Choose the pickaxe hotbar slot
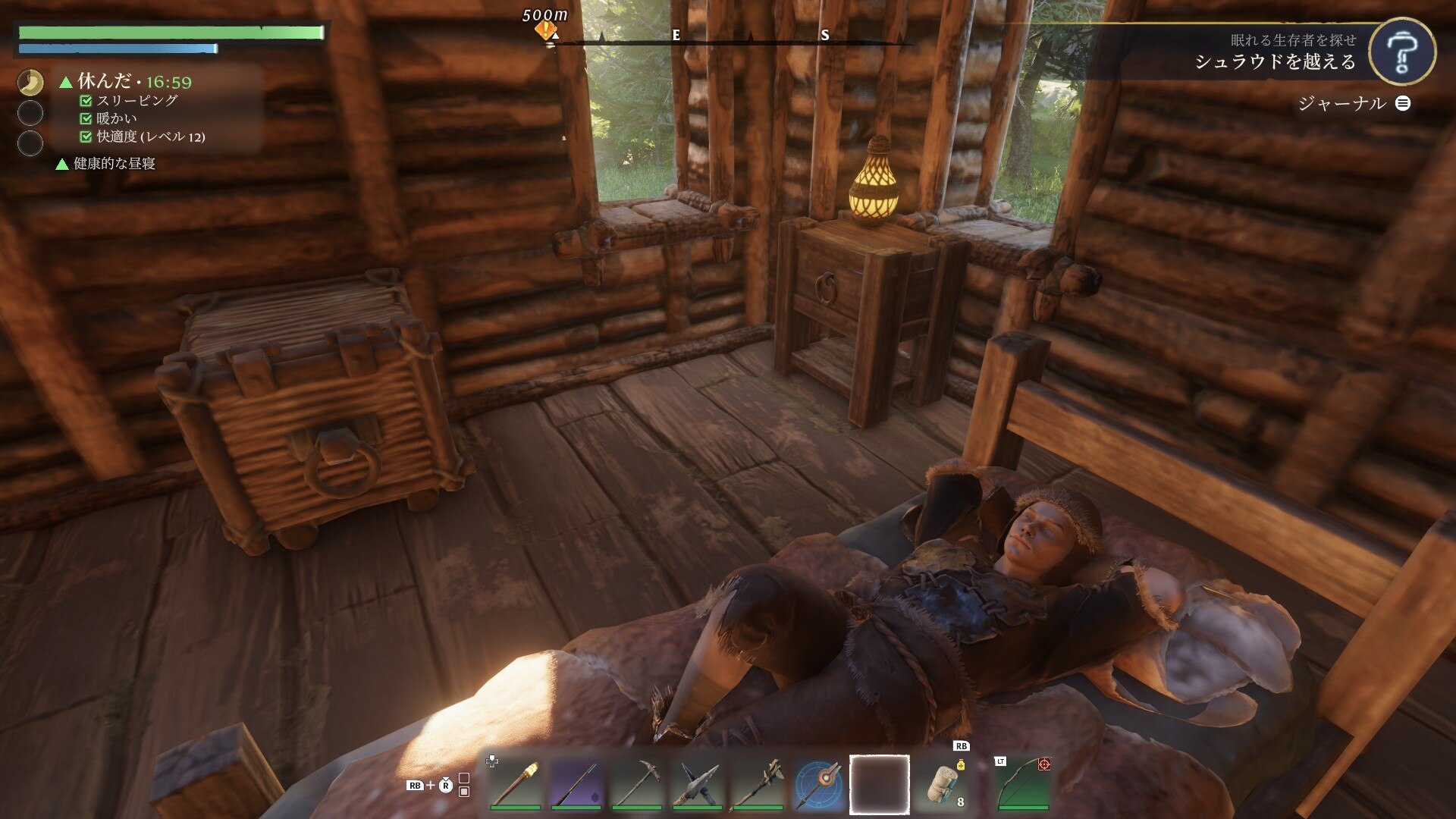This screenshot has height=819, width=1456. coord(636,784)
